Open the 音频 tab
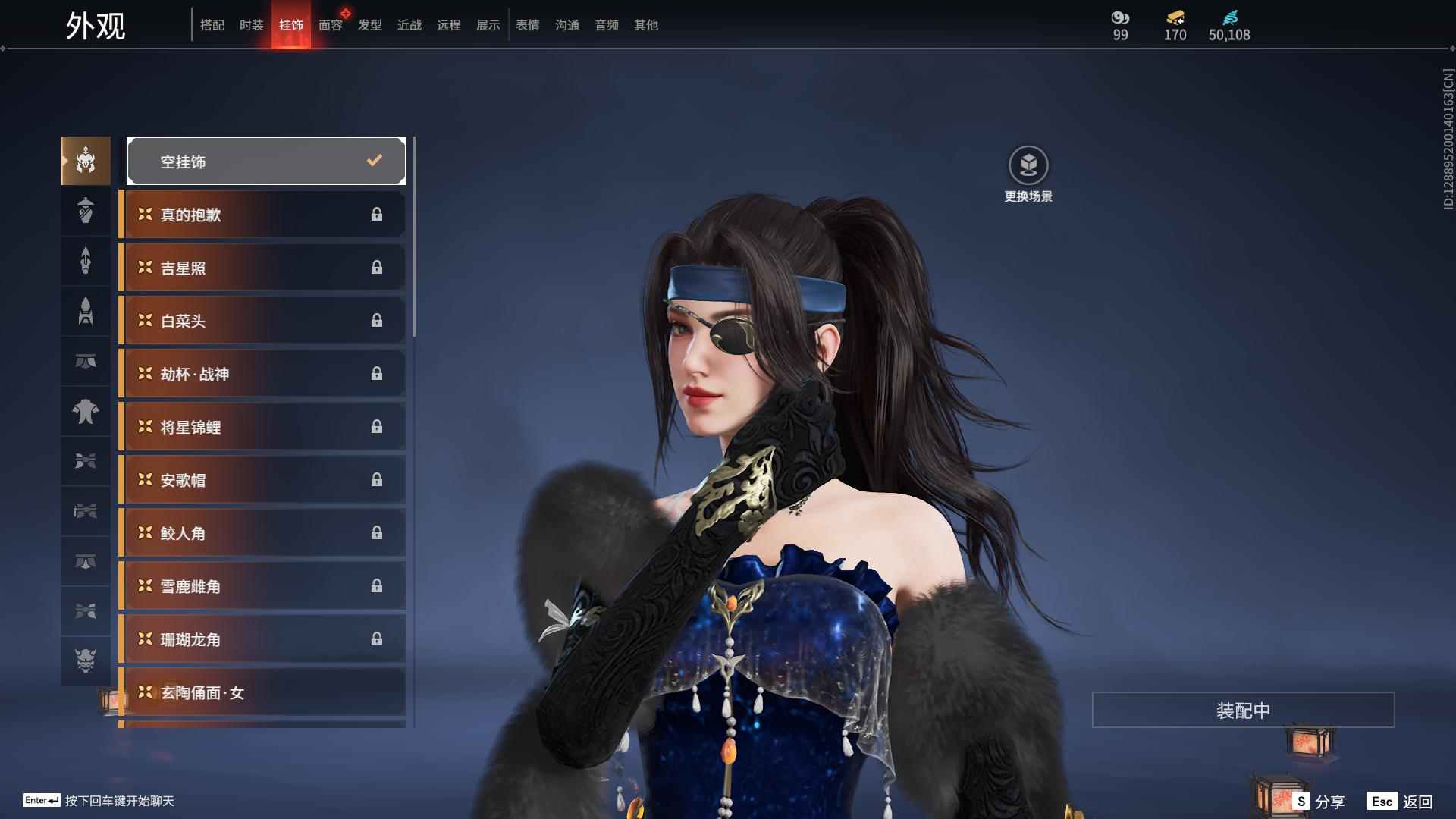Viewport: 1456px width, 819px height. 606,25
